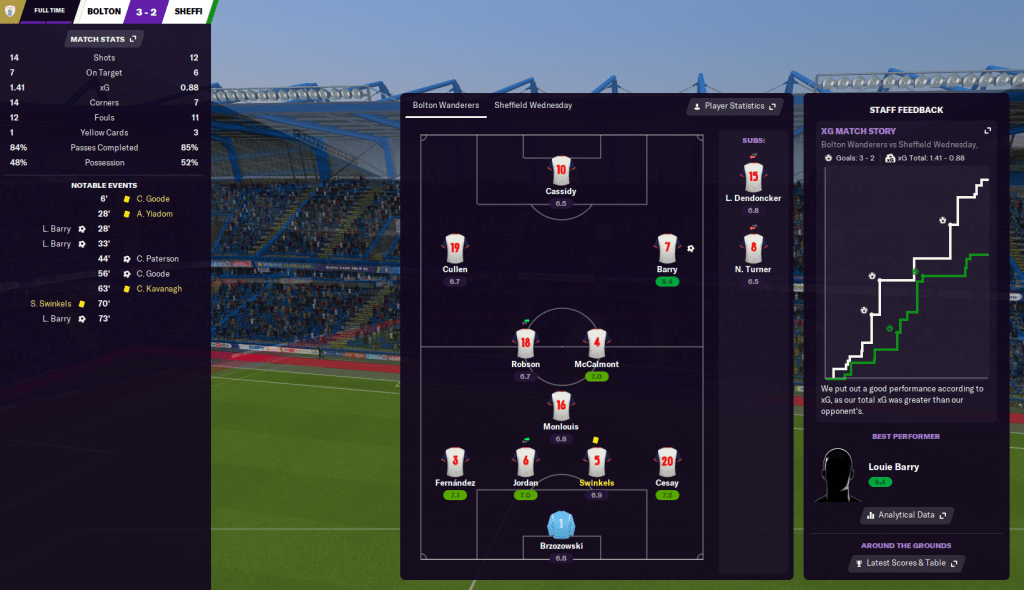This screenshot has height=590, width=1024.
Task: Select McCalmont's number 4 shirt
Action: click(596, 342)
